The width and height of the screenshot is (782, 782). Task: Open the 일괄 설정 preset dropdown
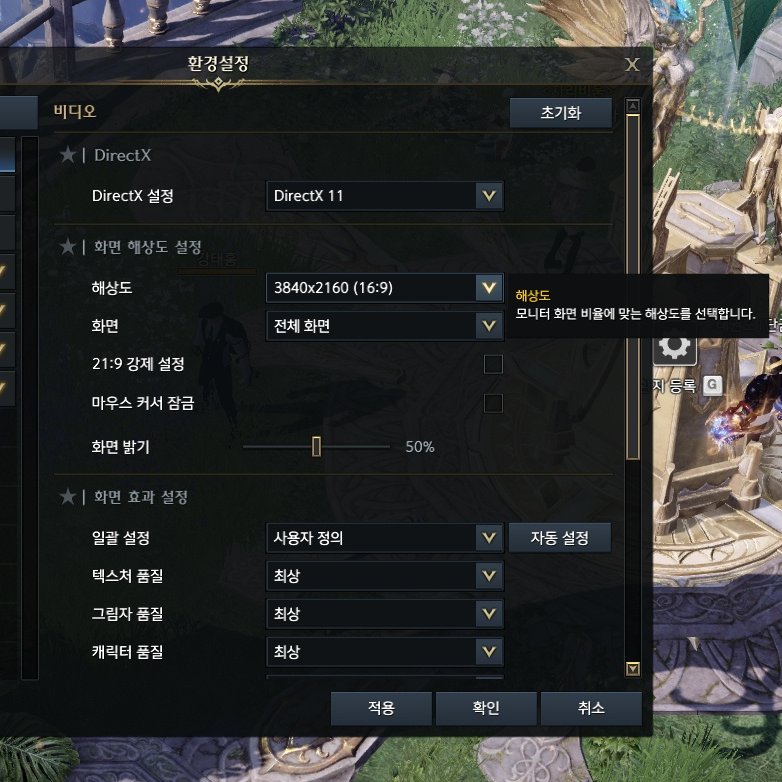(385, 538)
